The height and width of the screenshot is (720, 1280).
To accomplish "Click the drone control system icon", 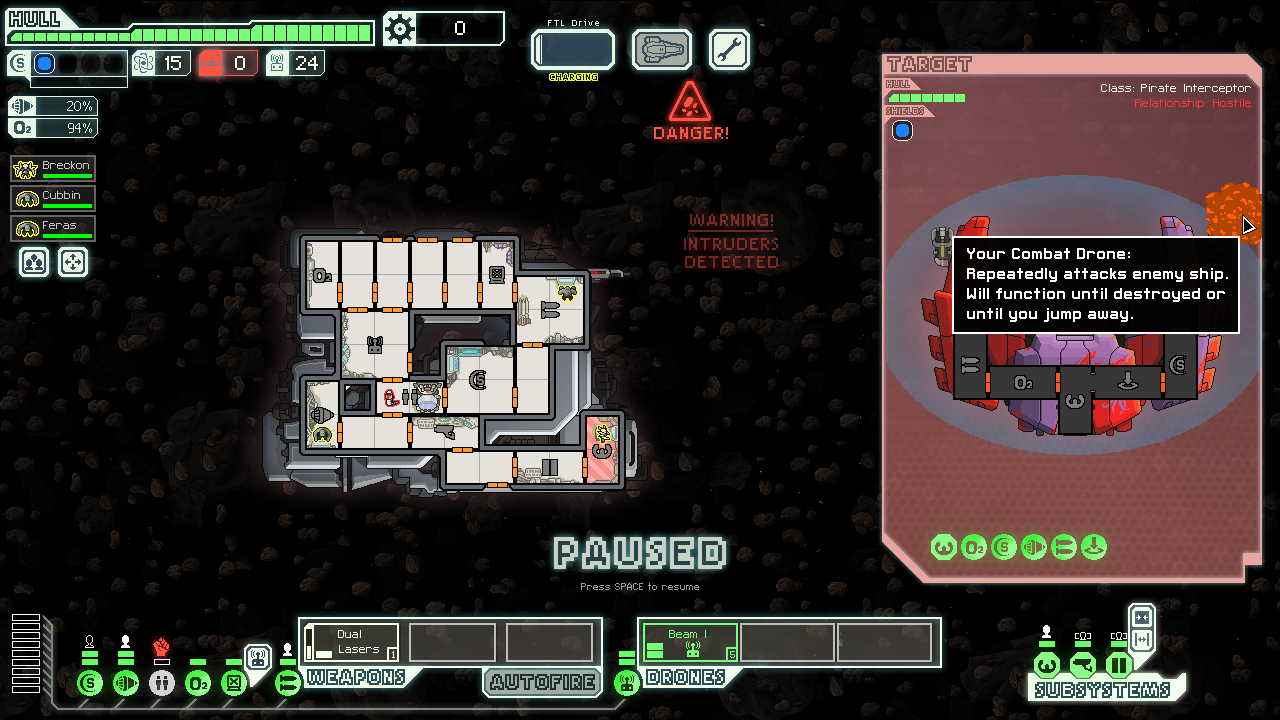I will tap(627, 684).
